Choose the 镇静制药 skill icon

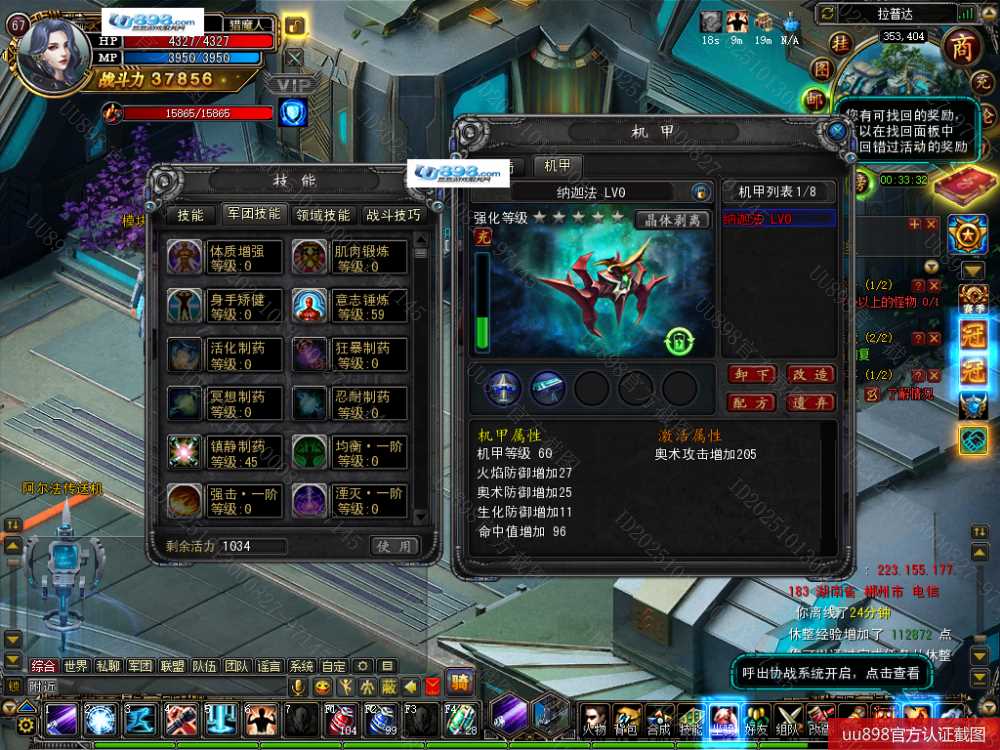[x=184, y=452]
